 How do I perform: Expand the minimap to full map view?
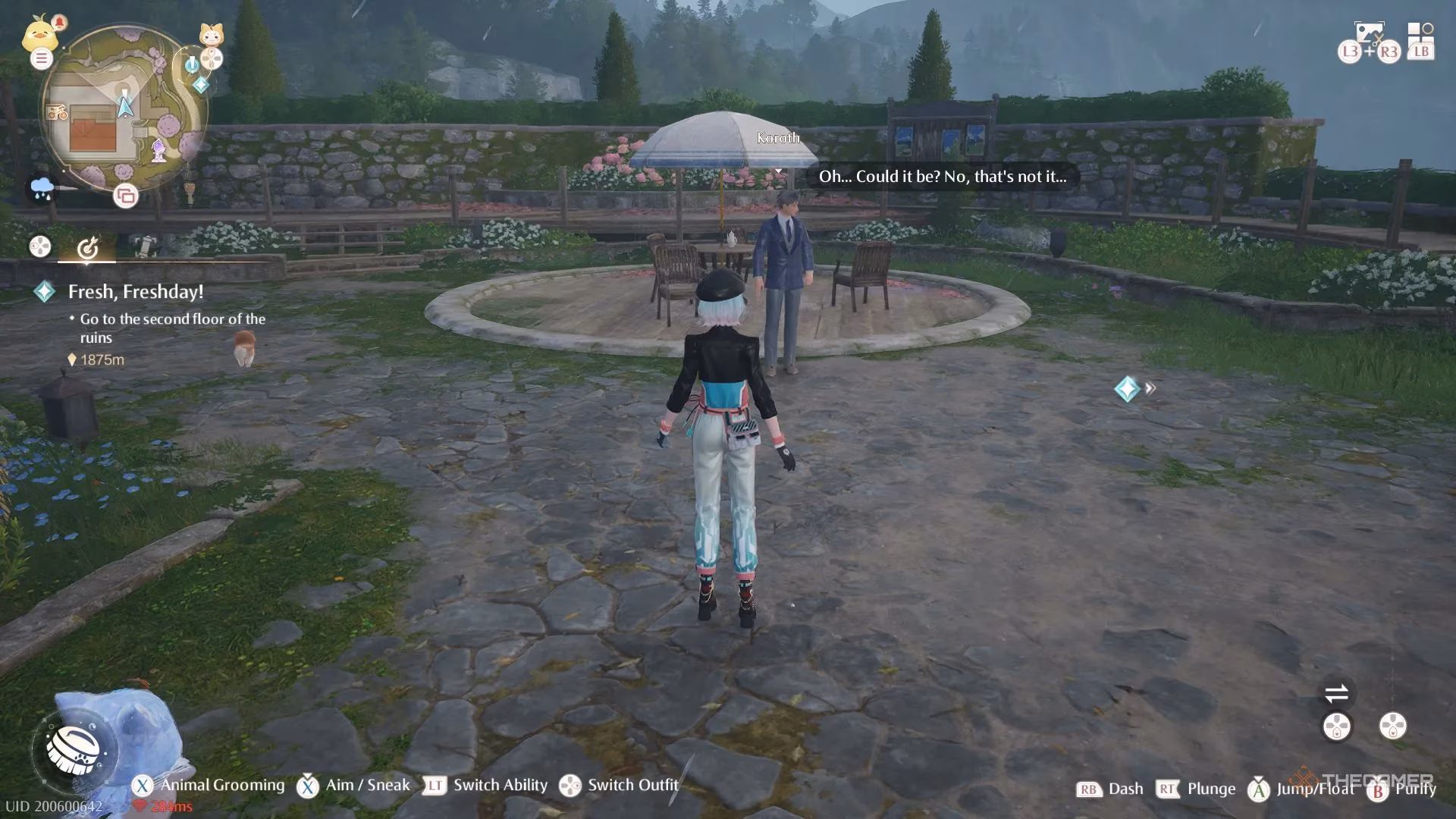click(x=124, y=196)
